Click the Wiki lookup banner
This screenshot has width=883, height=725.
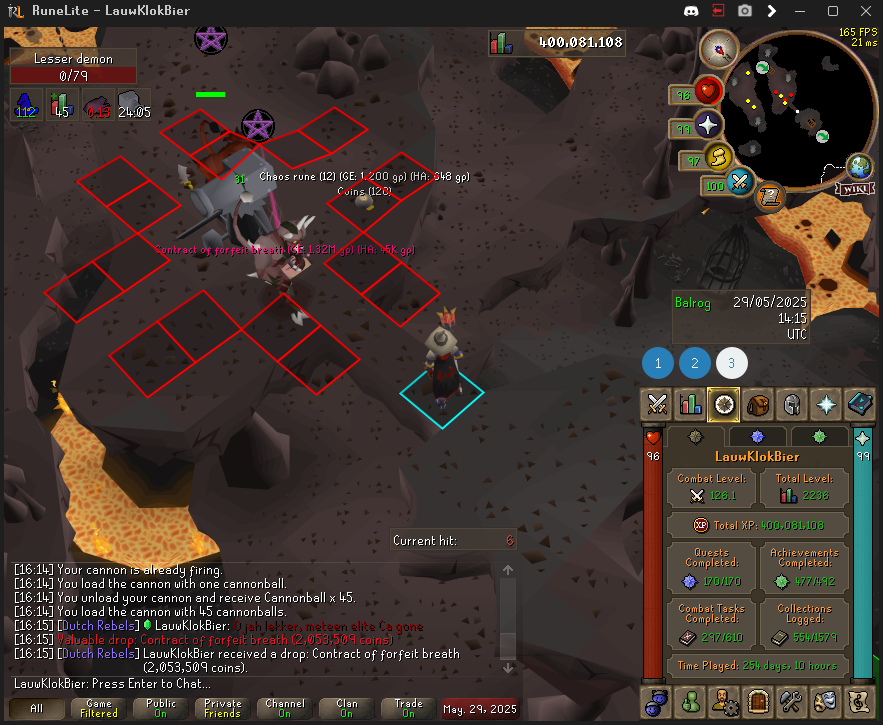pos(853,188)
